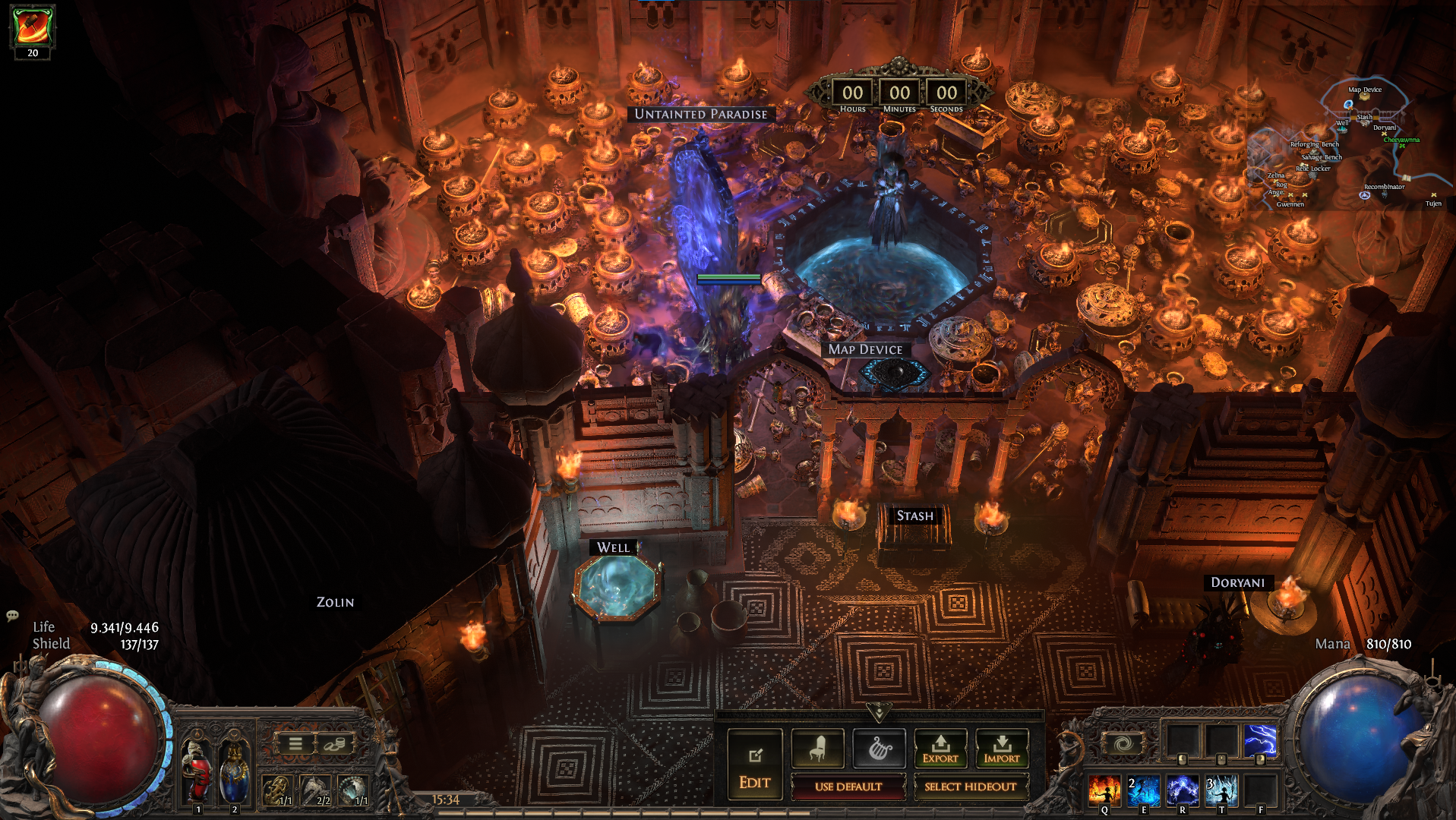Import a hideout layout

tap(1002, 749)
